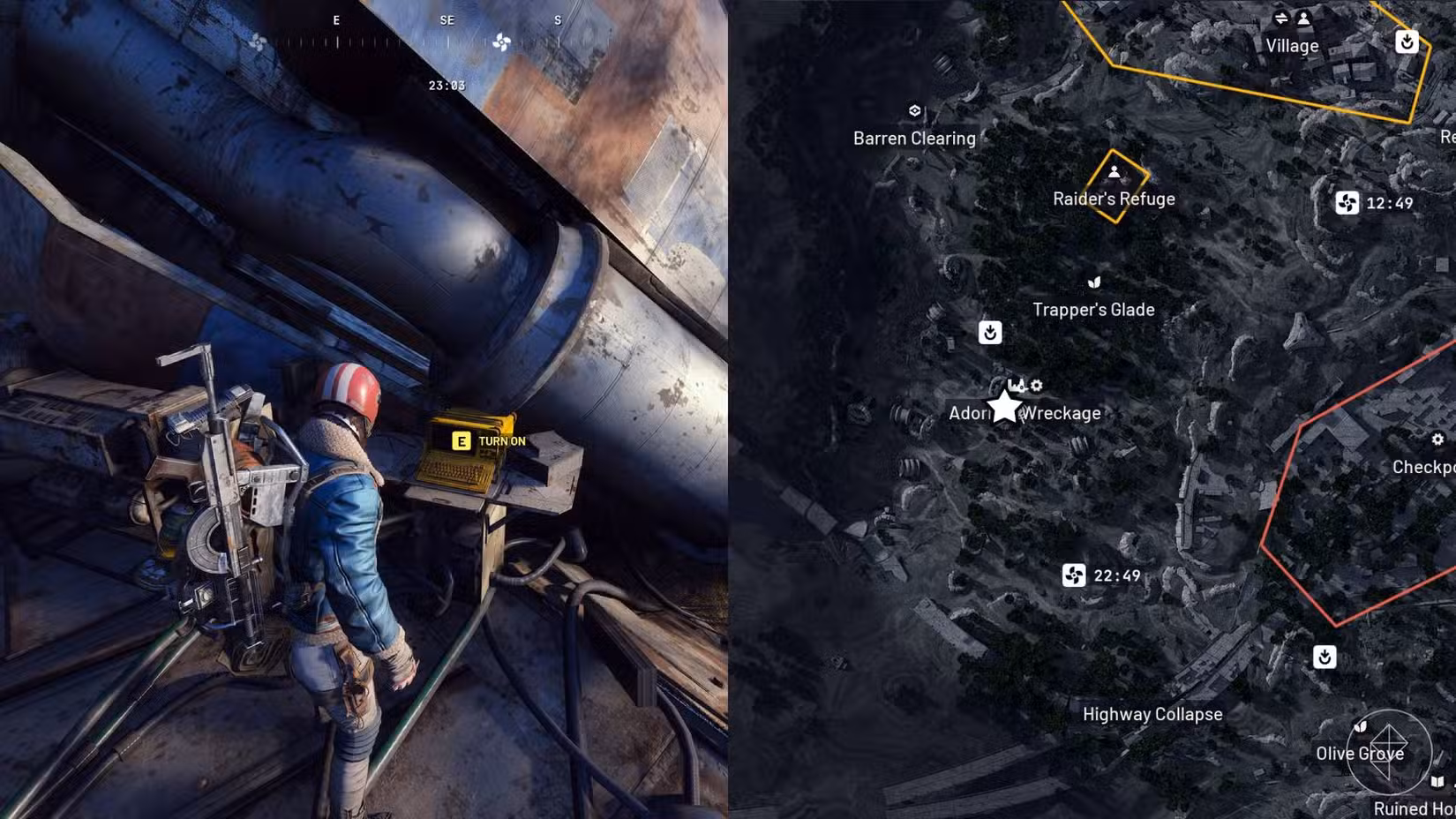Select the air drop icon above Olive Grove
Viewport: 1456px width, 819px height.
coord(1325,657)
